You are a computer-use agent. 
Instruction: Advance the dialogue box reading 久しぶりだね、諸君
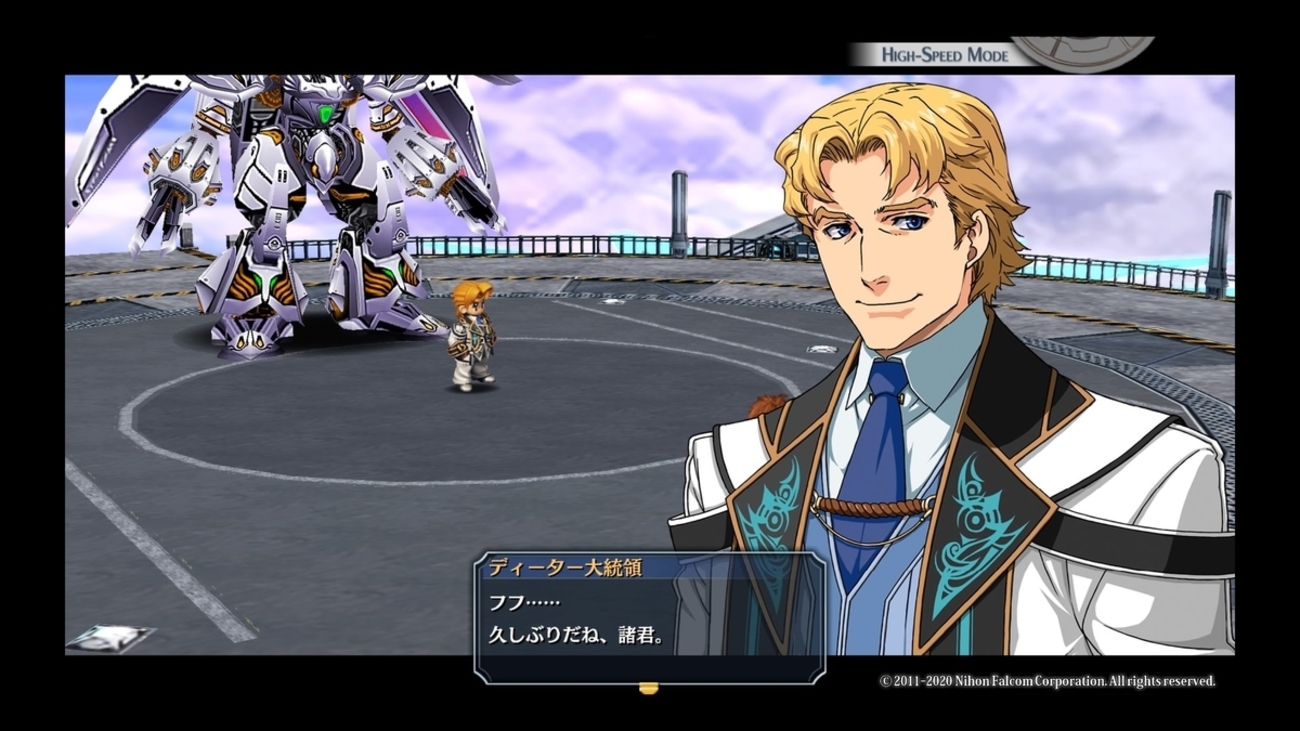coord(650,618)
